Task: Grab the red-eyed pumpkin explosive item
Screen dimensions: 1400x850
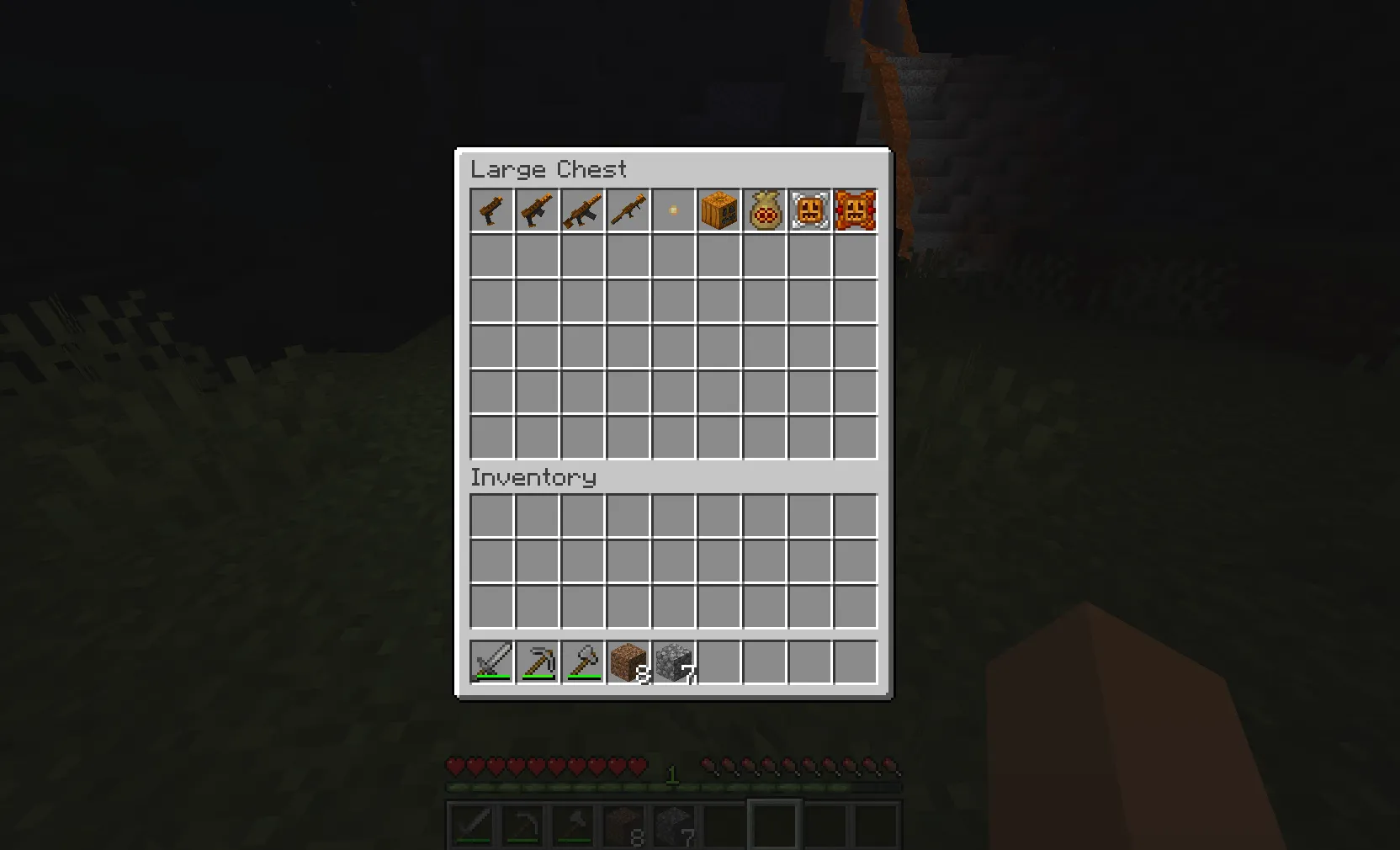Action: pos(855,210)
